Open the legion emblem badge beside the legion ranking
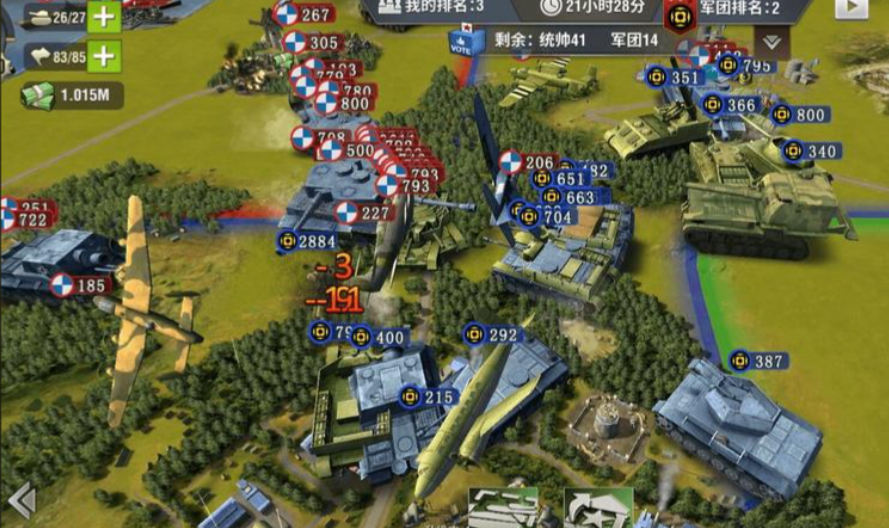Viewport: 889px width, 528px height. click(x=681, y=14)
